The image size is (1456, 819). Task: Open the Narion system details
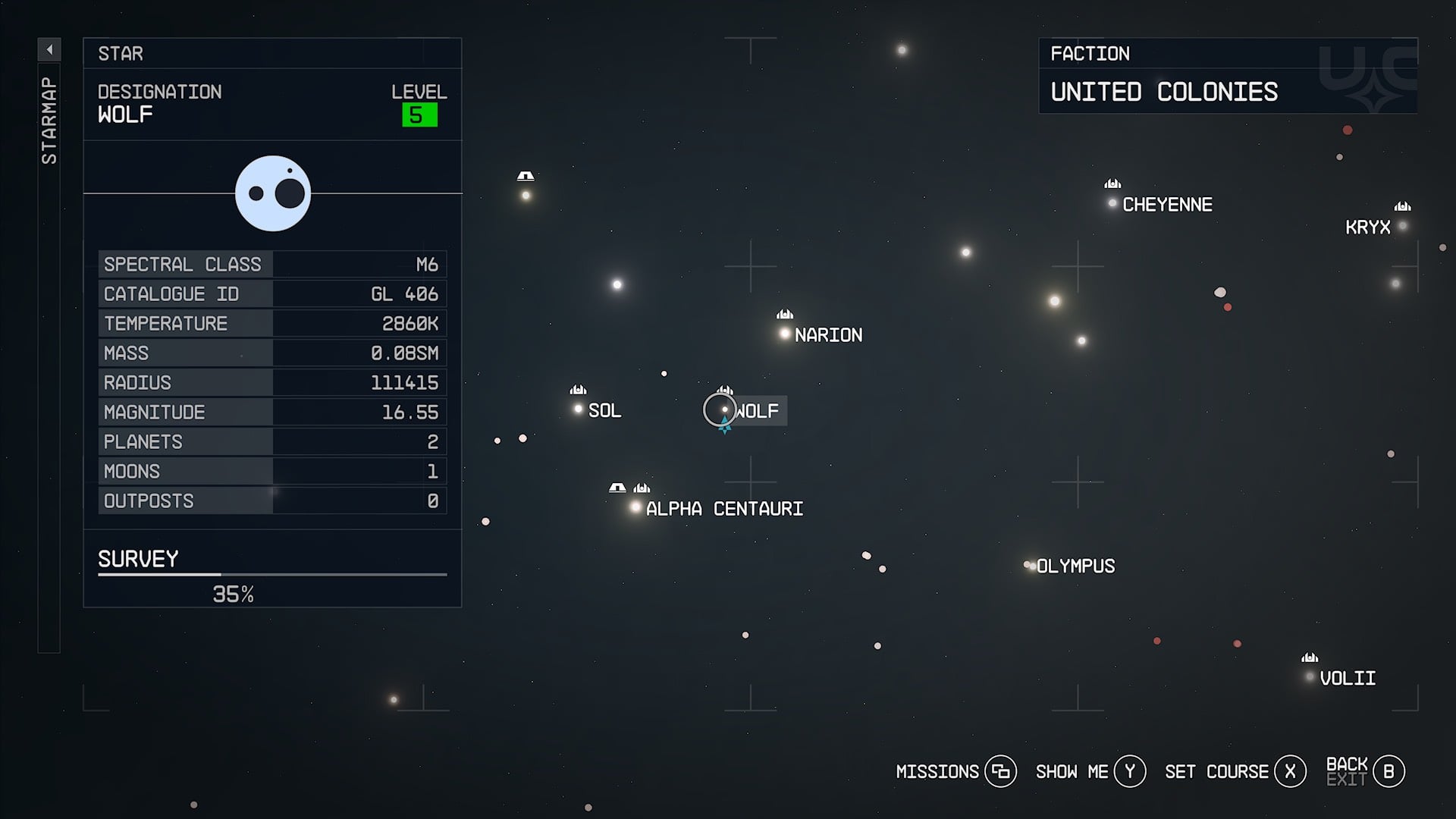pyautogui.click(x=783, y=333)
